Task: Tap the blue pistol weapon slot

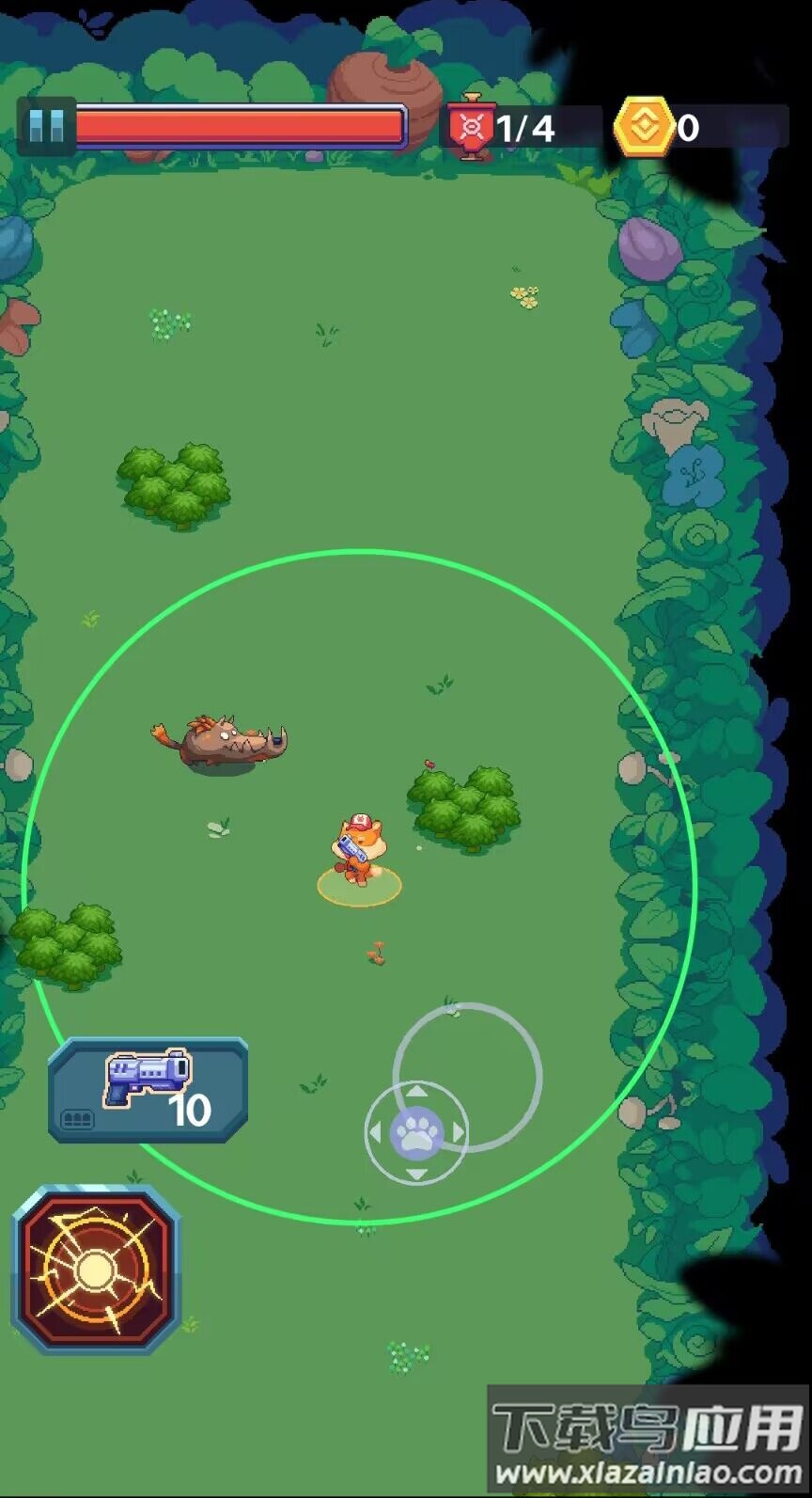Action: click(x=148, y=1090)
